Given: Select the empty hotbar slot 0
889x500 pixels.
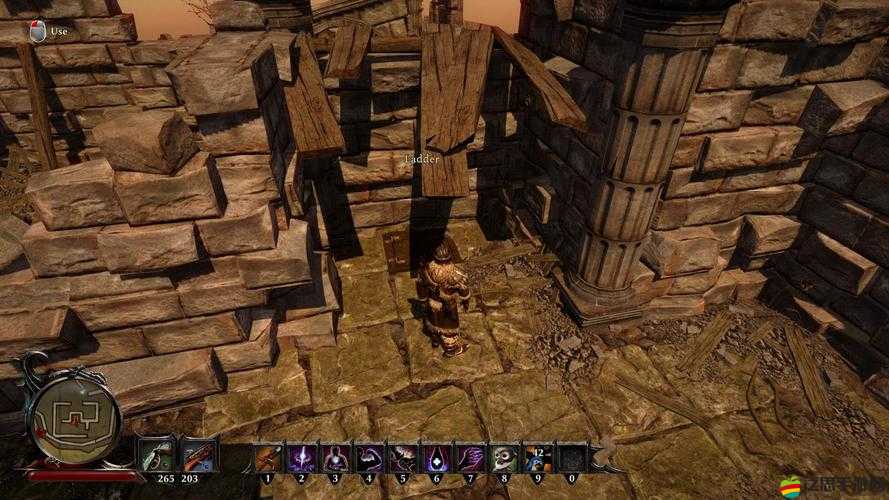Looking at the screenshot, I should 572,457.
